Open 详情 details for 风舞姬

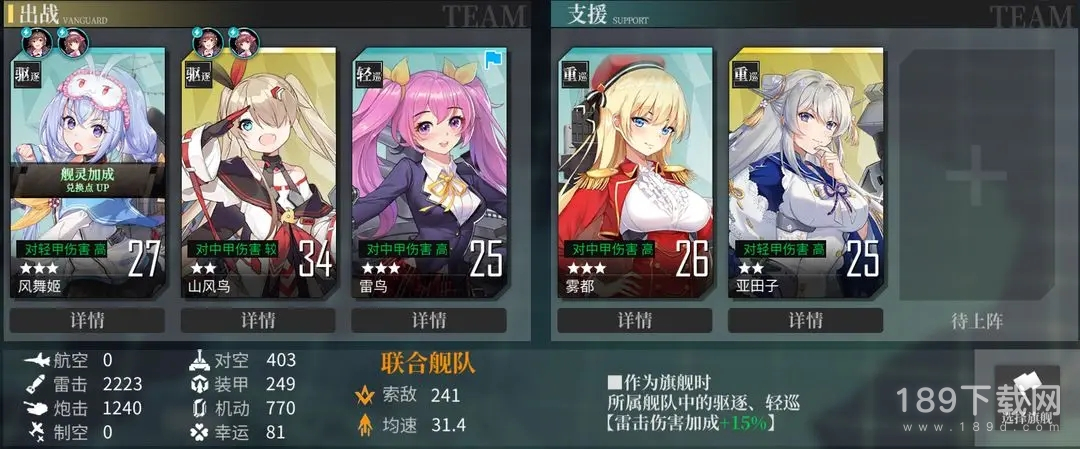pos(87,321)
